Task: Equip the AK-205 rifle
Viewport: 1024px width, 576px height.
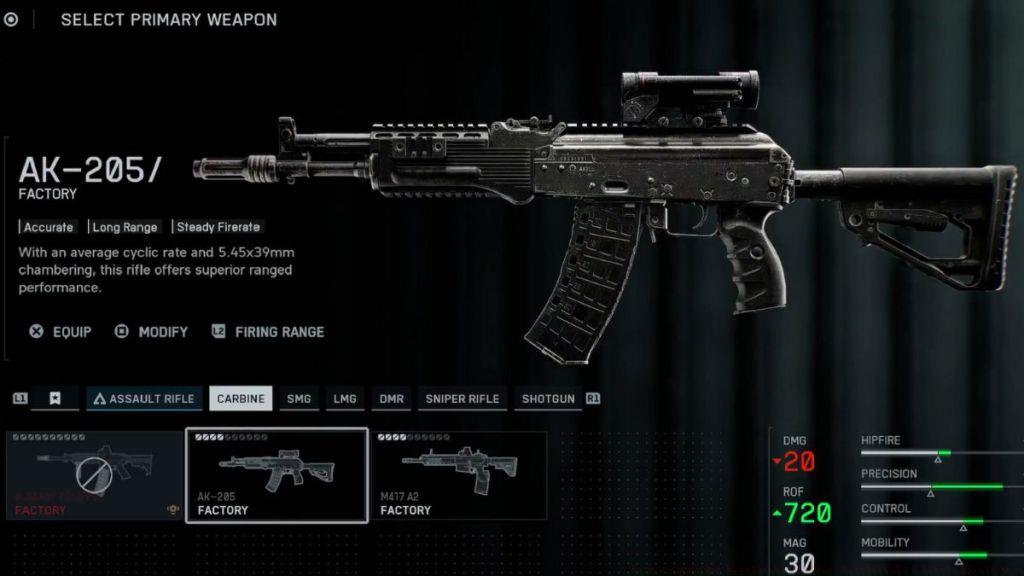Action: point(61,332)
